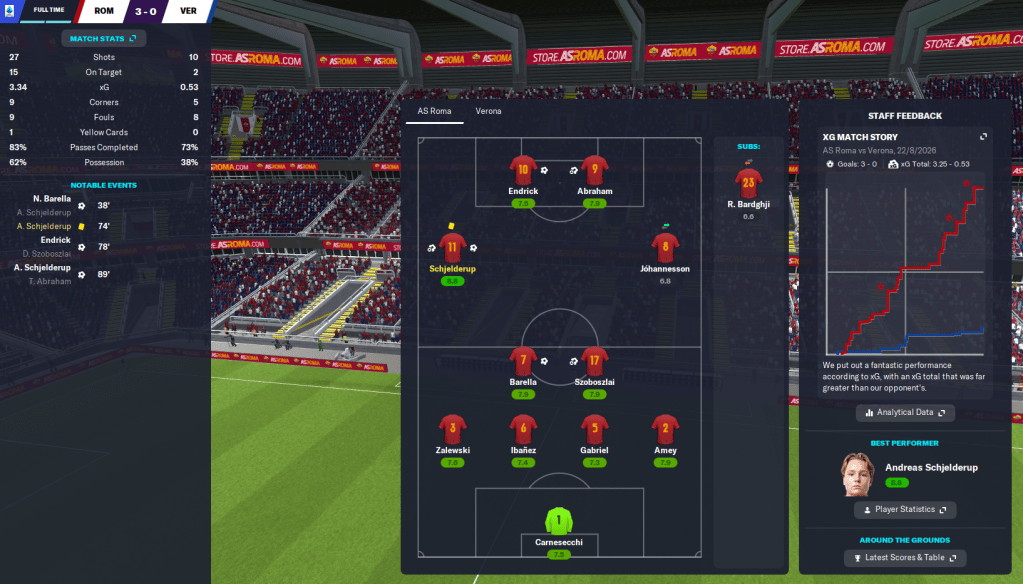Select Barella in midfield
Image resolution: width=1023 pixels, height=584 pixels.
click(522, 361)
